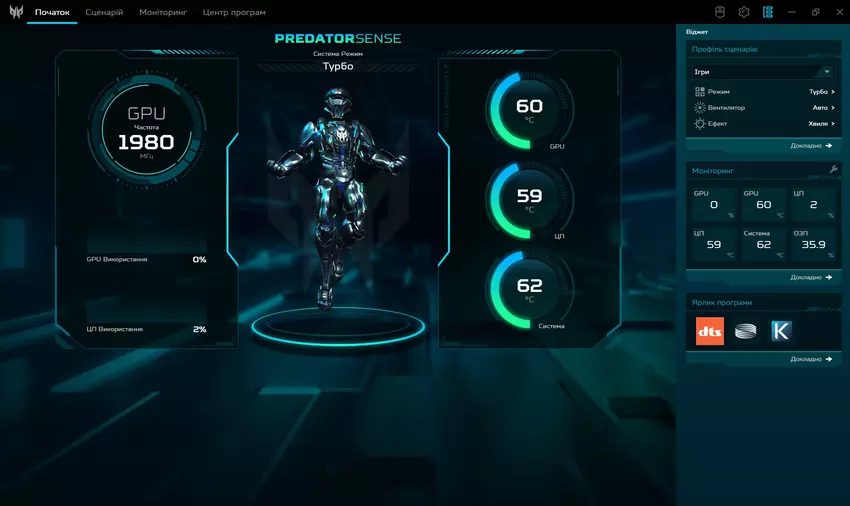Select the Центр програм tab
This screenshot has width=850, height=506.
[234, 13]
